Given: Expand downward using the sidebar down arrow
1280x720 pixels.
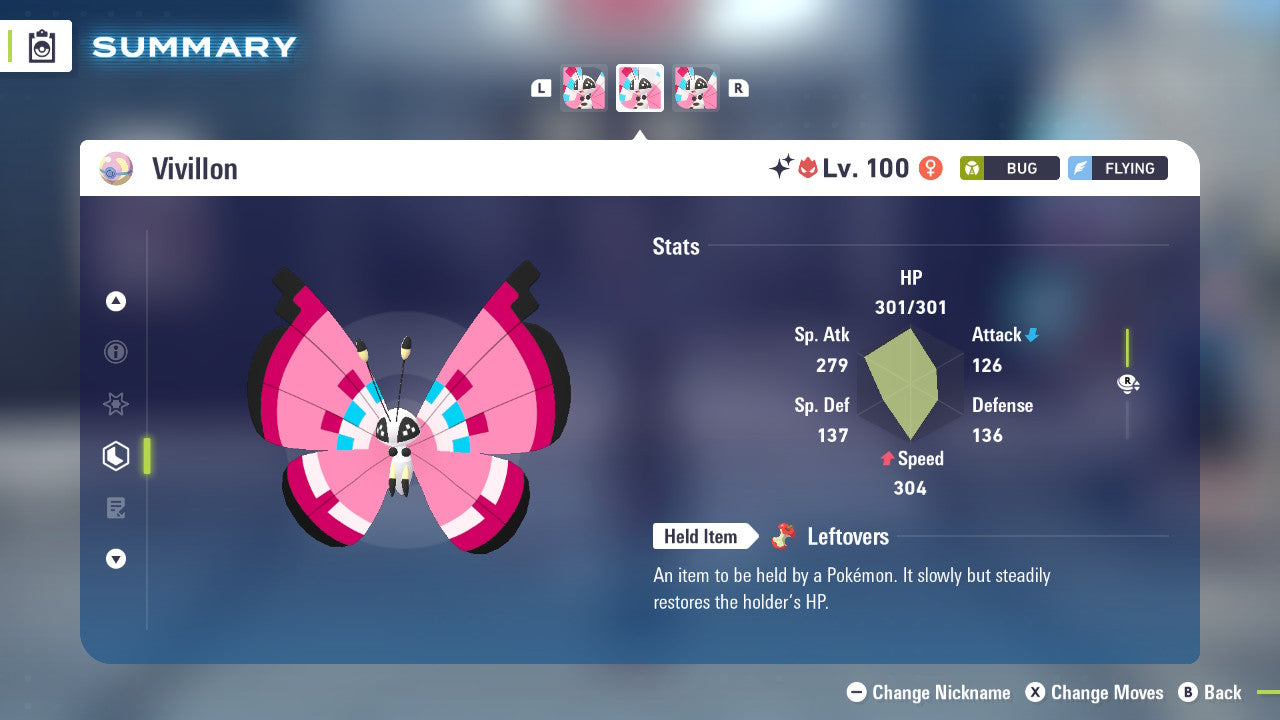Looking at the screenshot, I should (115, 559).
